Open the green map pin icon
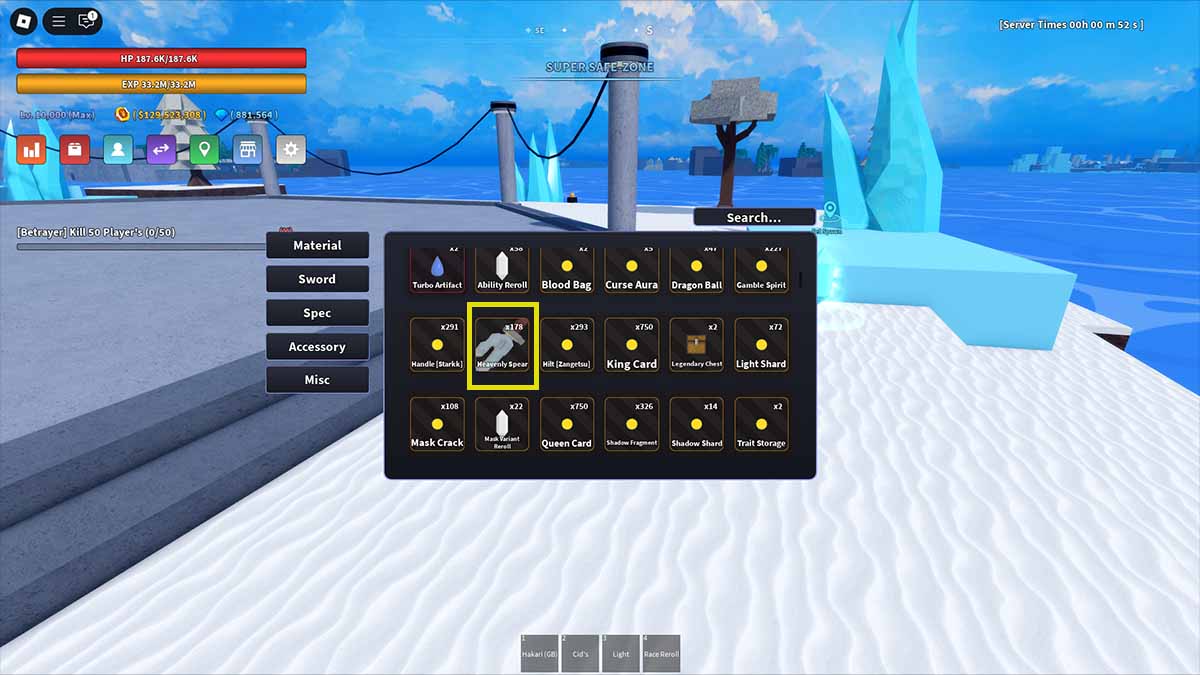1200x675 pixels. click(x=204, y=150)
